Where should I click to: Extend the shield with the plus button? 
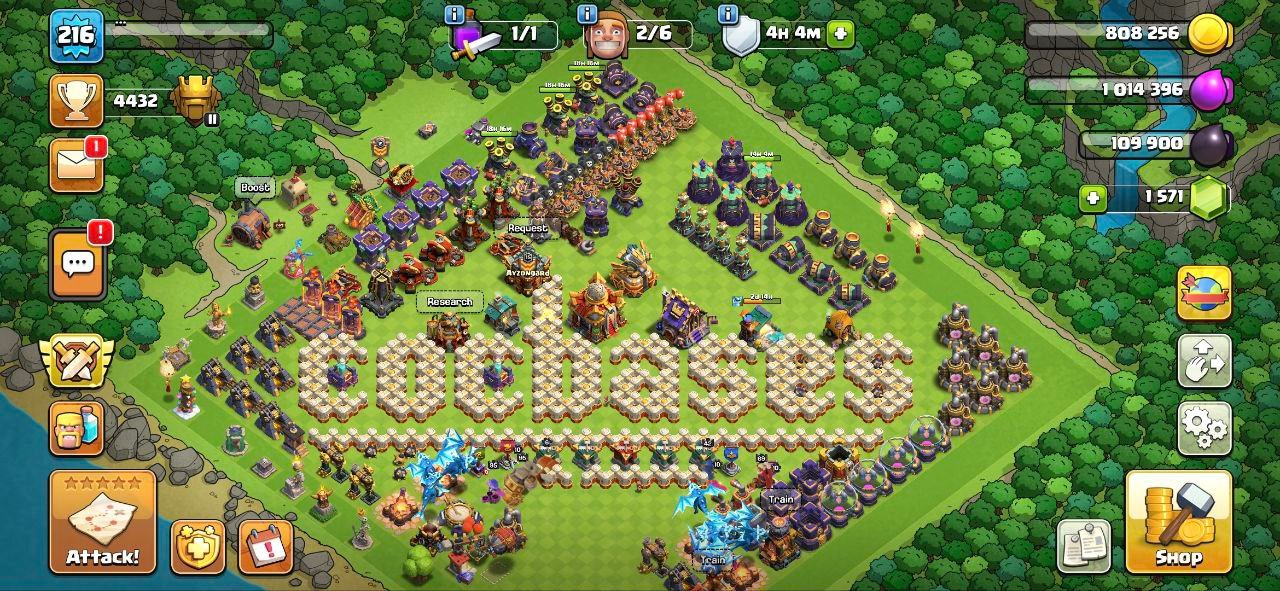[x=840, y=33]
